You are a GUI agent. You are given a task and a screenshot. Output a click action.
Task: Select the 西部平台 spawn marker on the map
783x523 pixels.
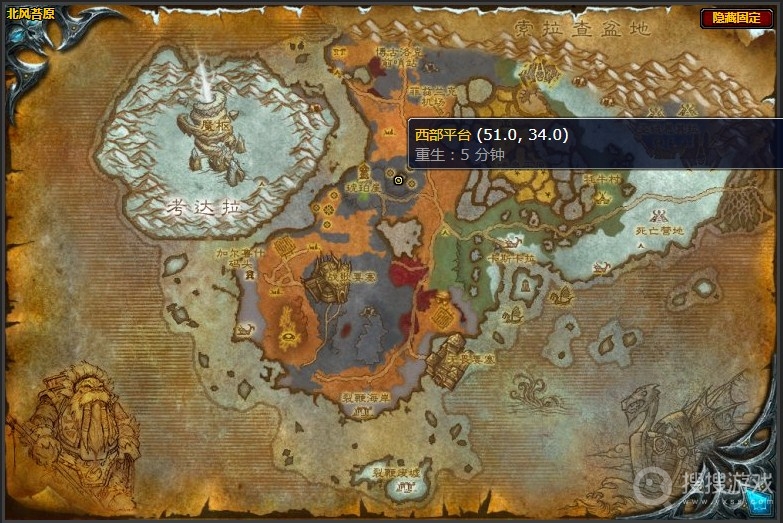tap(398, 180)
